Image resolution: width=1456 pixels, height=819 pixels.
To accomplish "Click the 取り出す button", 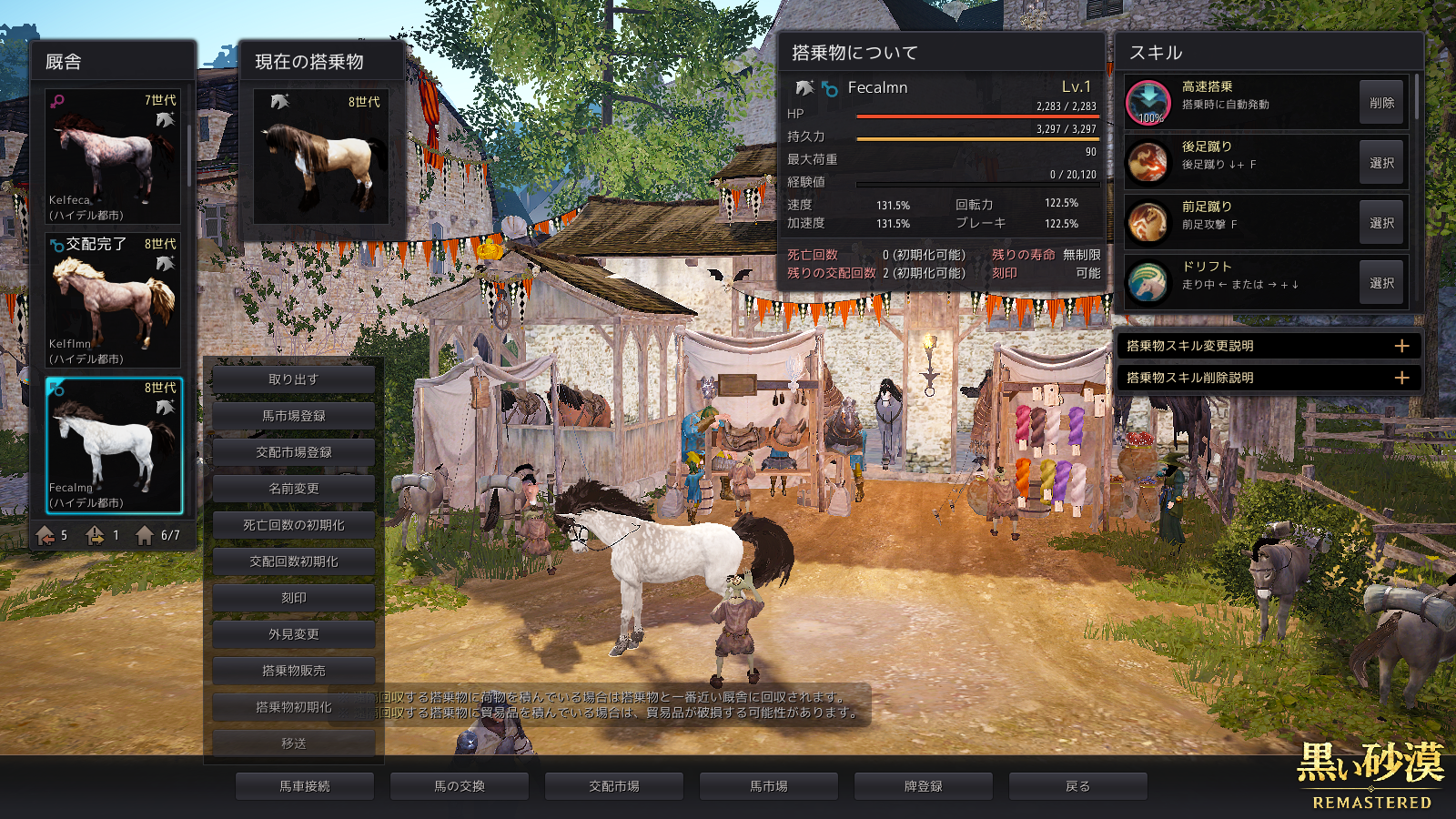I will (293, 379).
